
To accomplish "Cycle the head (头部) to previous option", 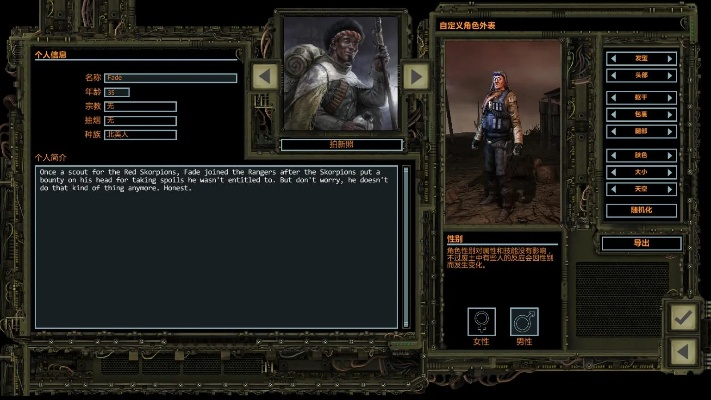I will pyautogui.click(x=612, y=75).
